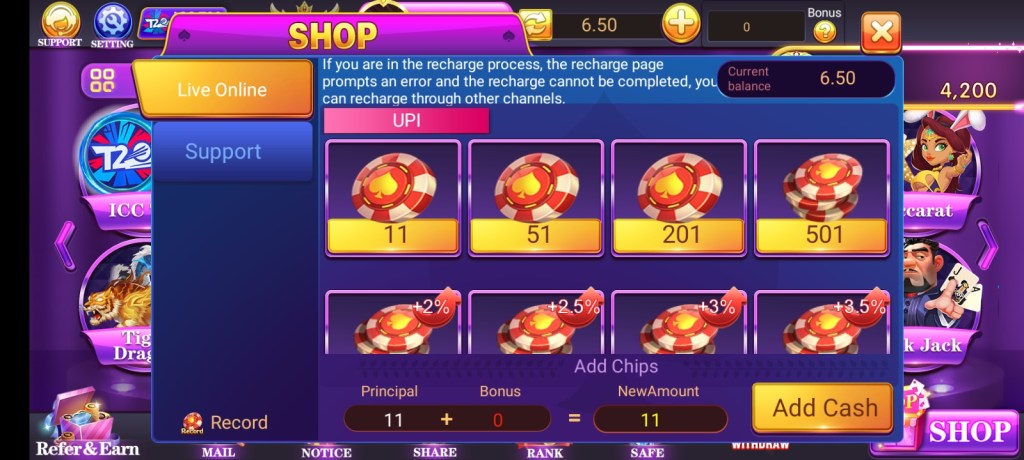Open the recharge Record
The height and width of the screenshot is (460, 1024).
point(225,422)
